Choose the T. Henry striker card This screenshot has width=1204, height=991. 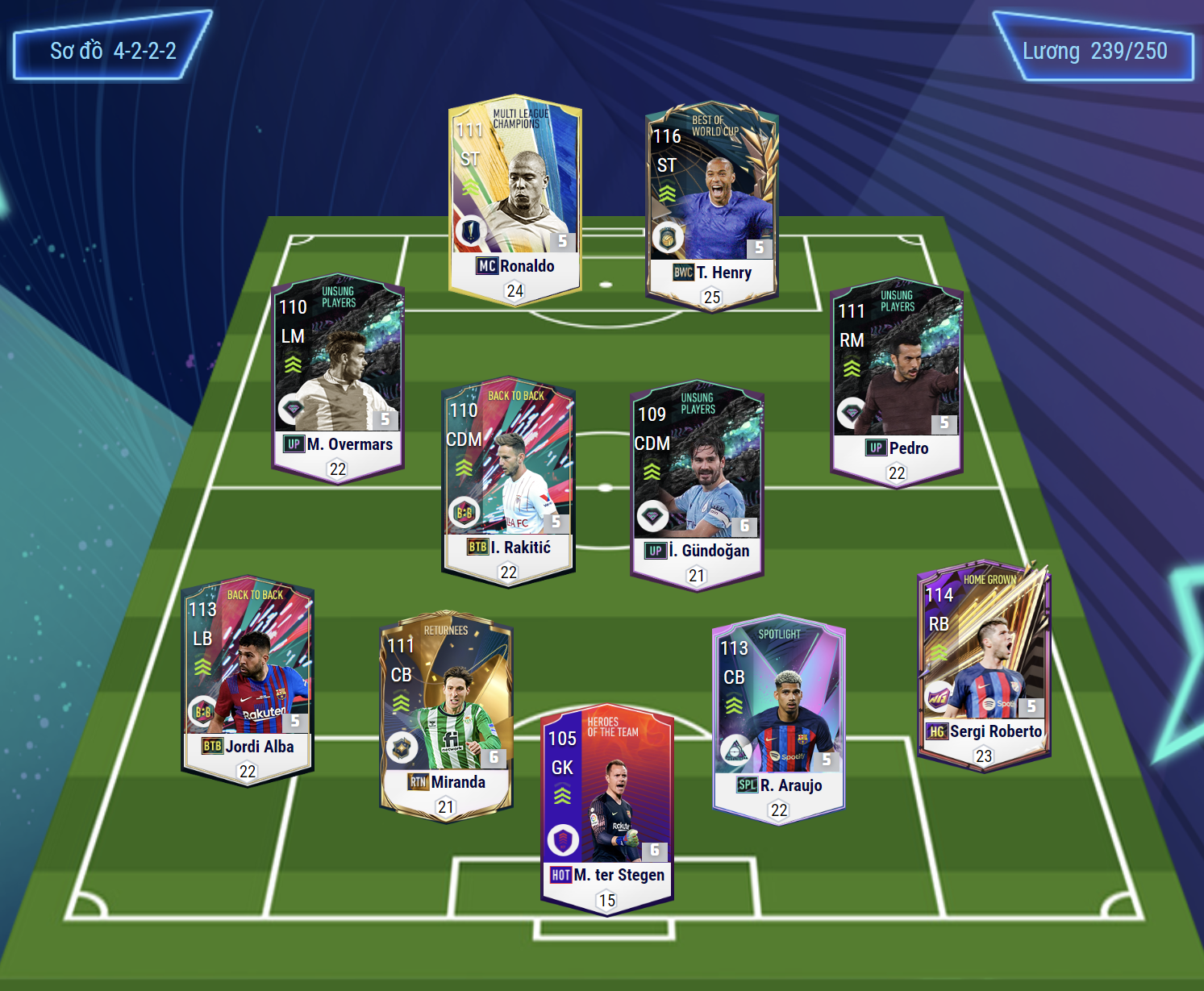pos(711,206)
